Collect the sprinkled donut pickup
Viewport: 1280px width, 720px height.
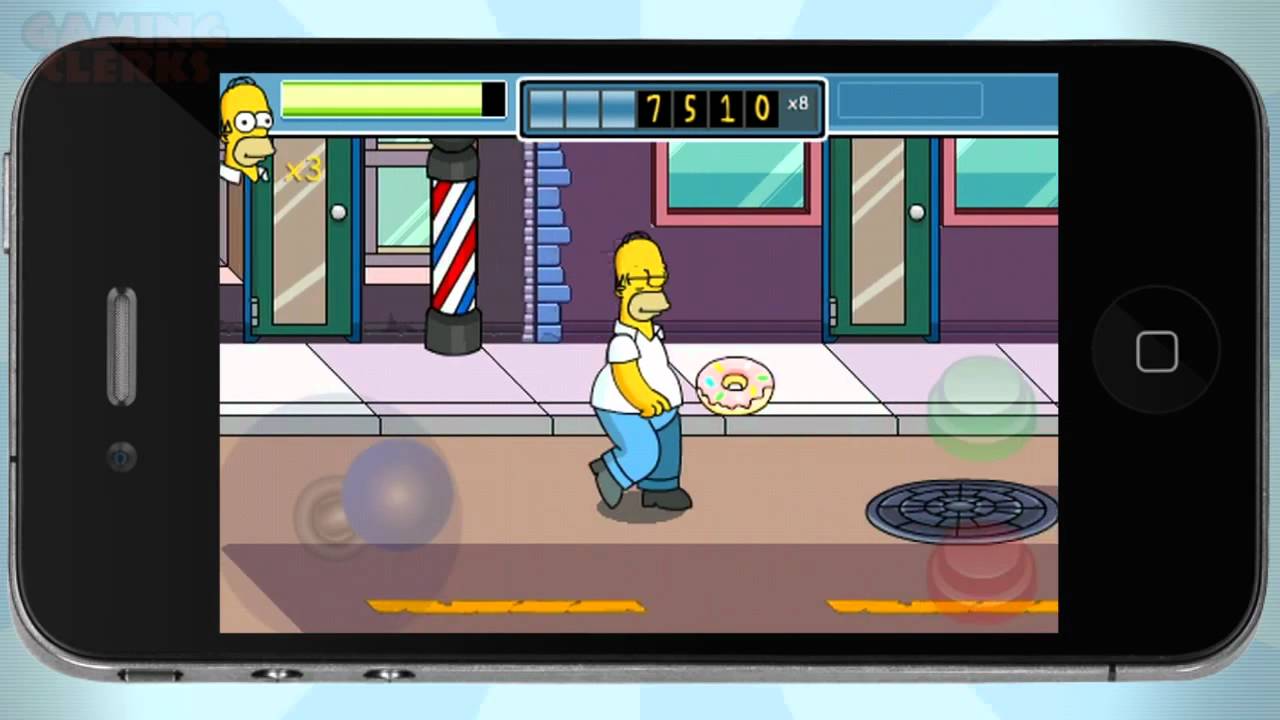click(735, 385)
